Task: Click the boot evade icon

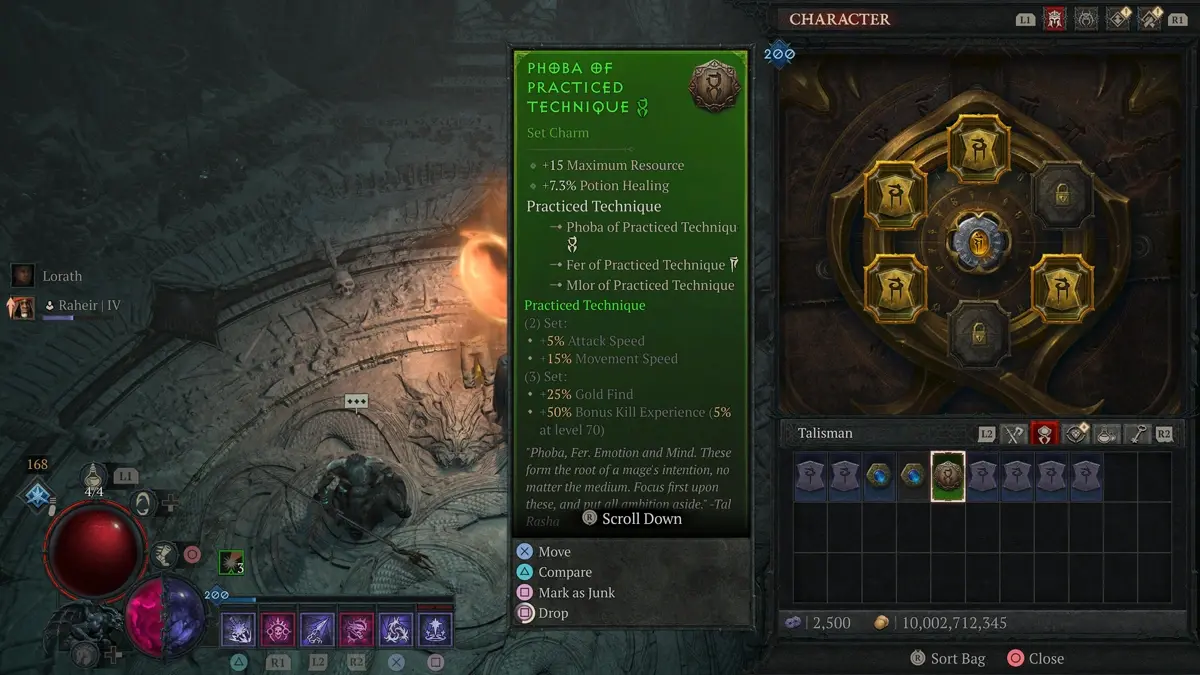Action: pos(163,552)
